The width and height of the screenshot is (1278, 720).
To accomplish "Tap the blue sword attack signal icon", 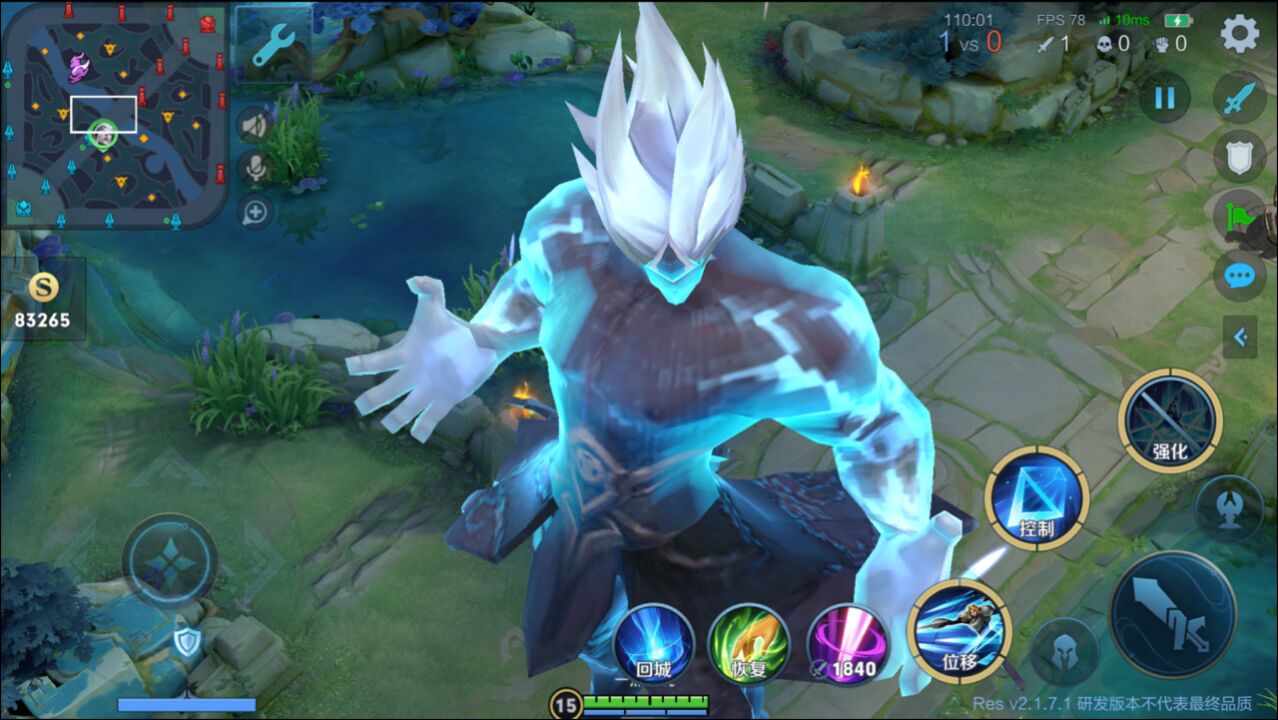I will (x=1240, y=98).
